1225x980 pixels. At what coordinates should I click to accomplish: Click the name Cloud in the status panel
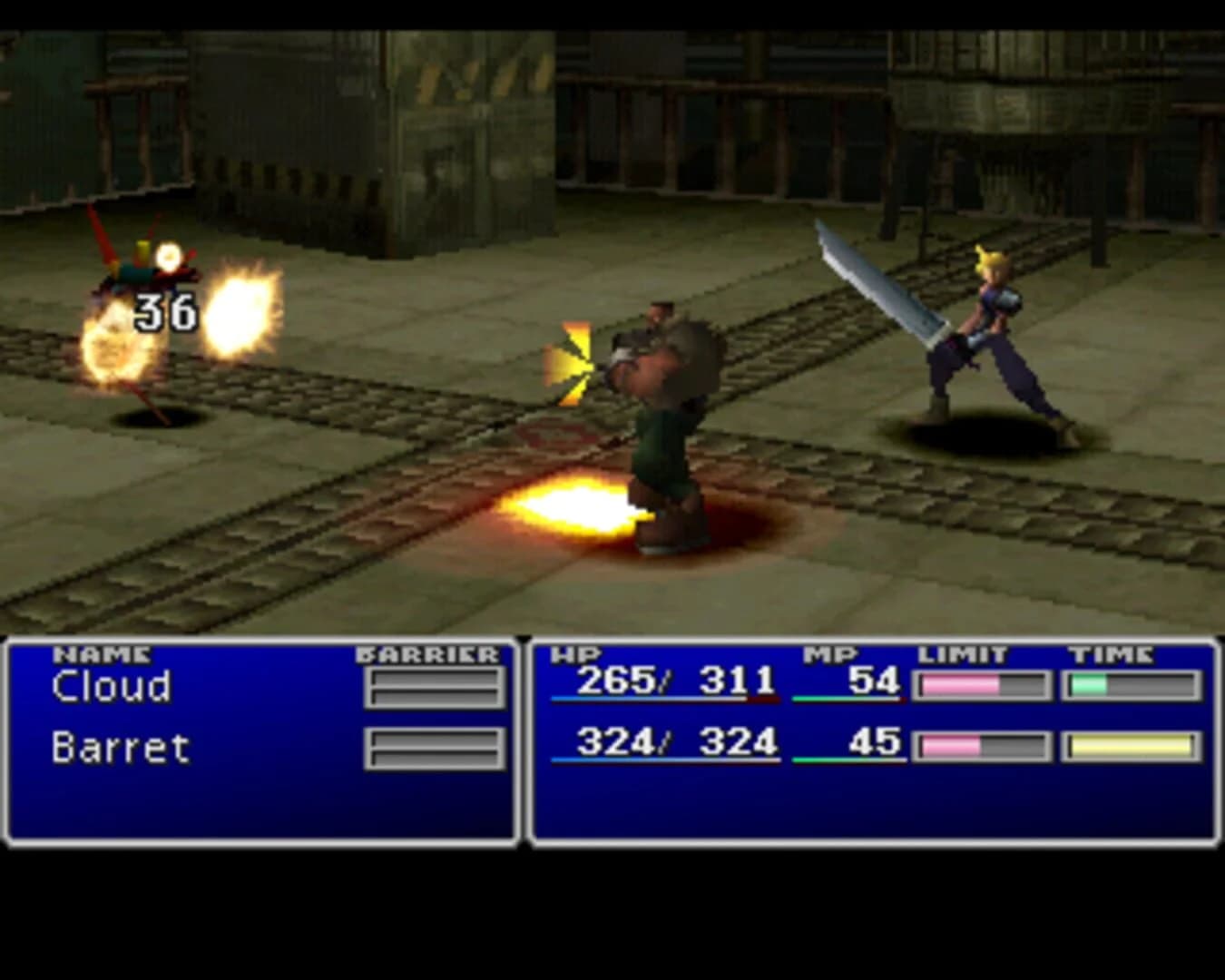[x=111, y=688]
